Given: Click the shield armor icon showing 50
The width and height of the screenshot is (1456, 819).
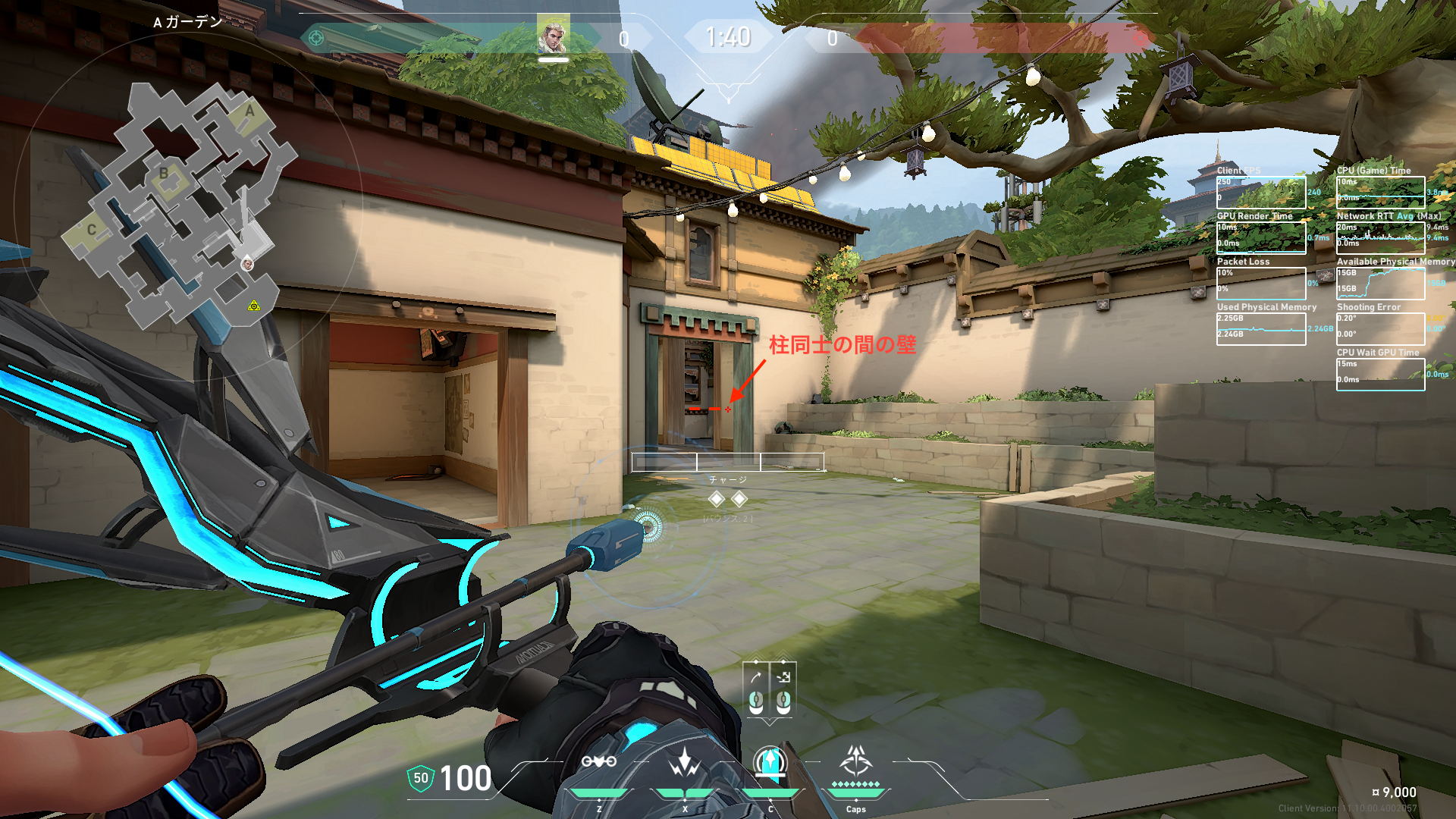Looking at the screenshot, I should pyautogui.click(x=421, y=778).
